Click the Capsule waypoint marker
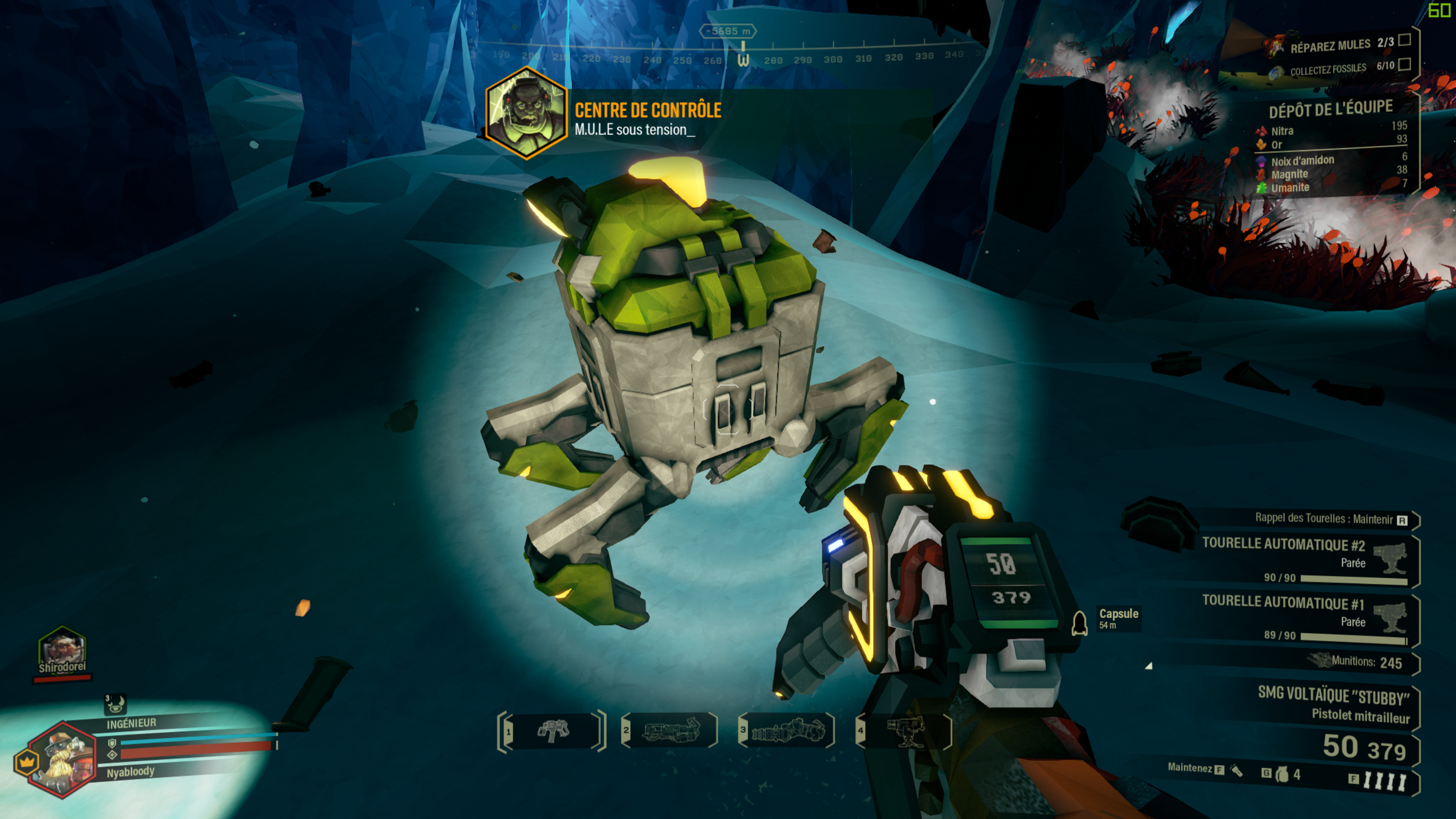1456x819 pixels. click(1079, 623)
